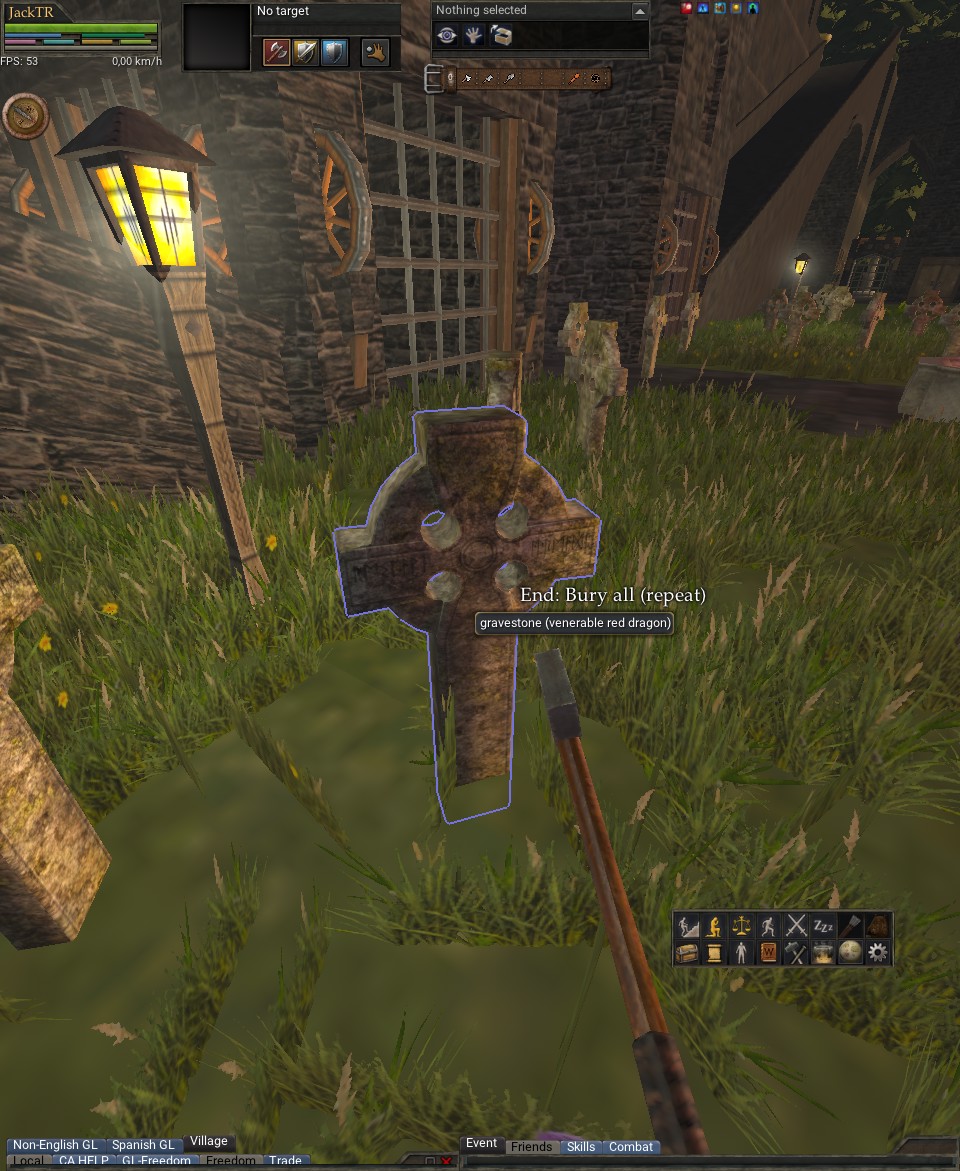
Task: Examine with the eye icon
Action: (447, 36)
